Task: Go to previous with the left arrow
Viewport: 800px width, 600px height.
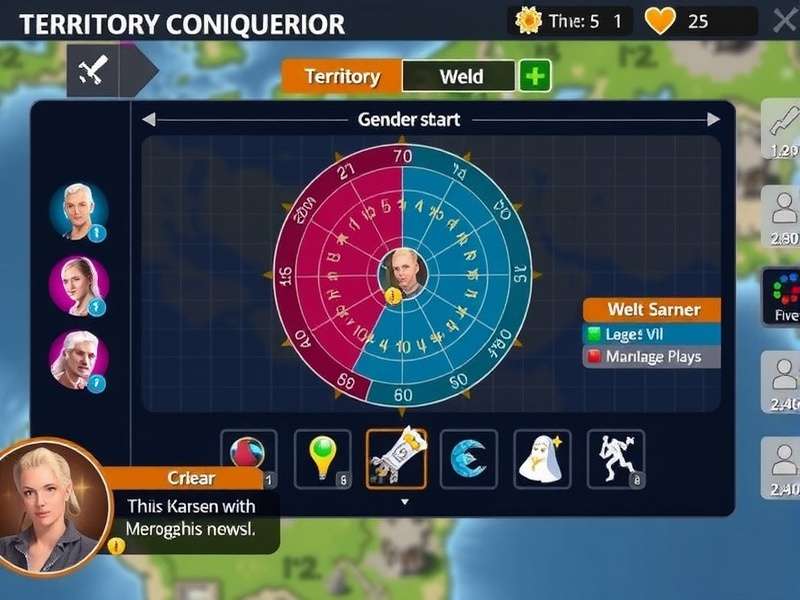Action: coord(149,120)
